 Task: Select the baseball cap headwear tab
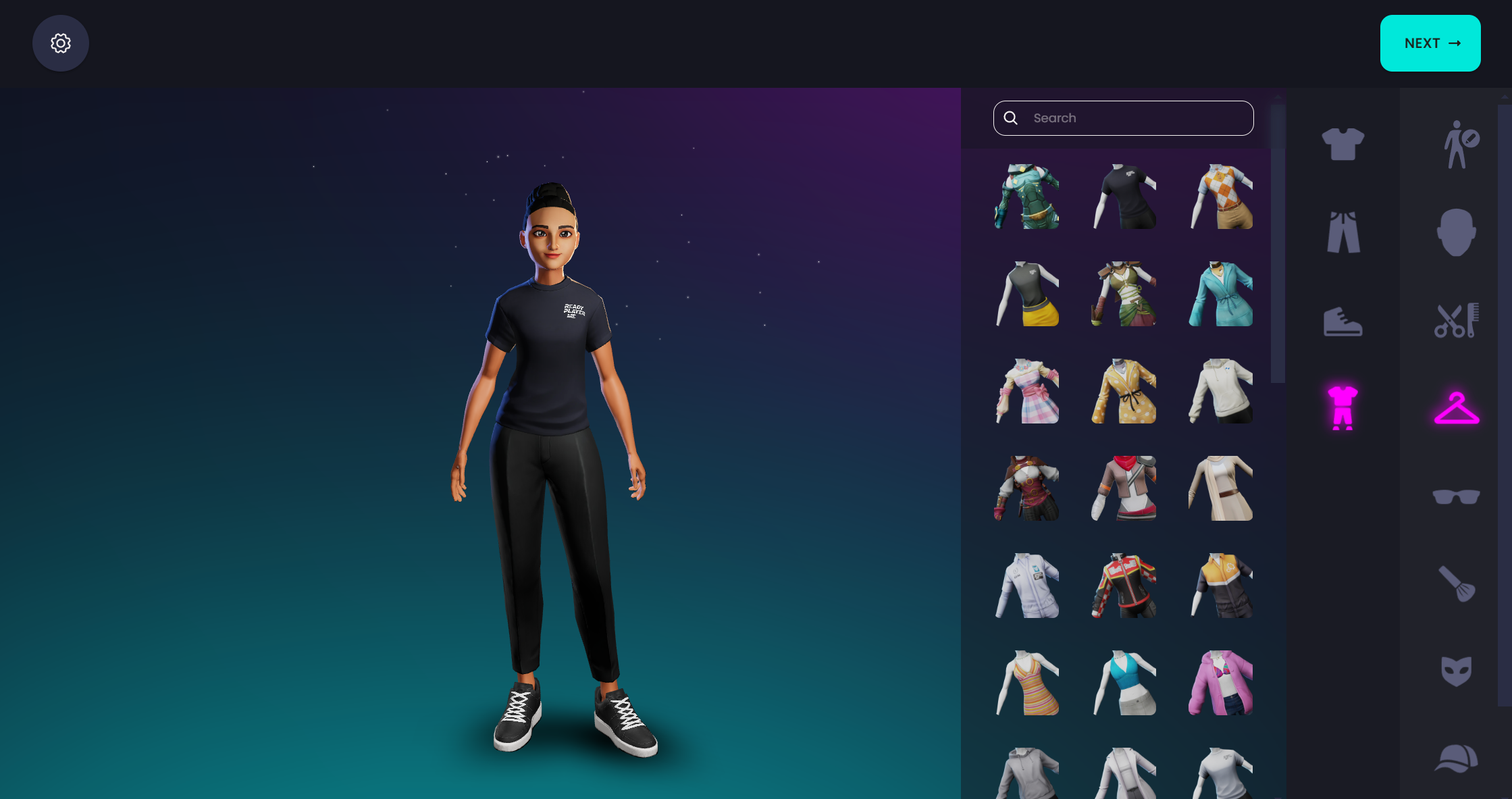(1456, 758)
